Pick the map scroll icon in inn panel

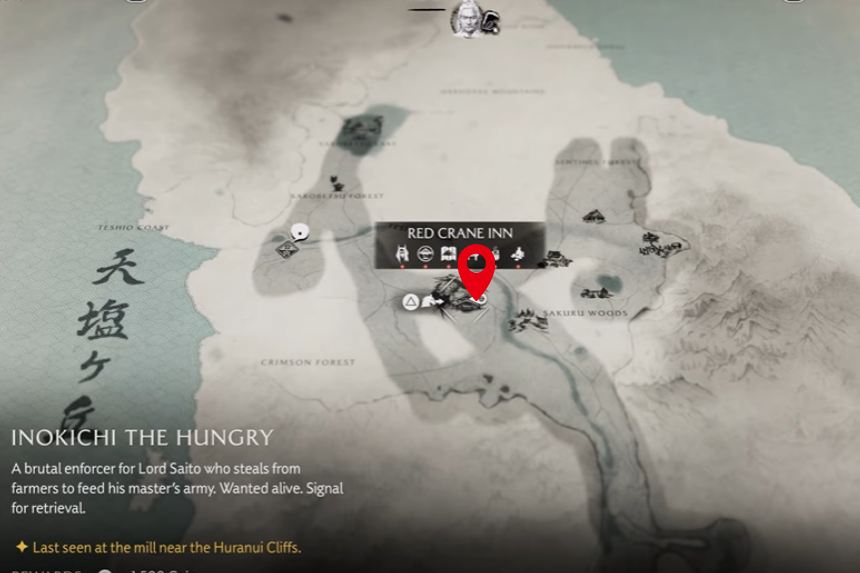click(448, 253)
